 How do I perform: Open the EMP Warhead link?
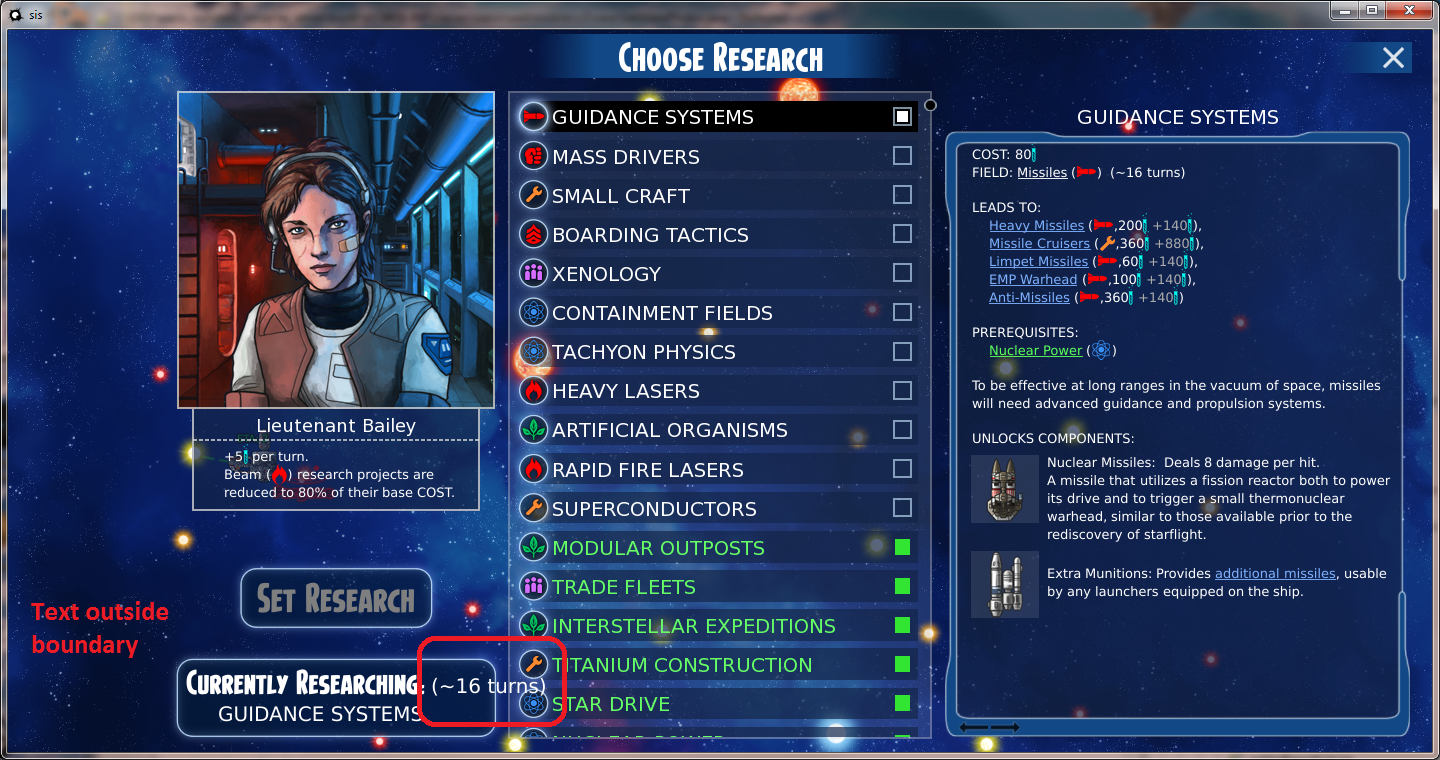pyautogui.click(x=1033, y=280)
